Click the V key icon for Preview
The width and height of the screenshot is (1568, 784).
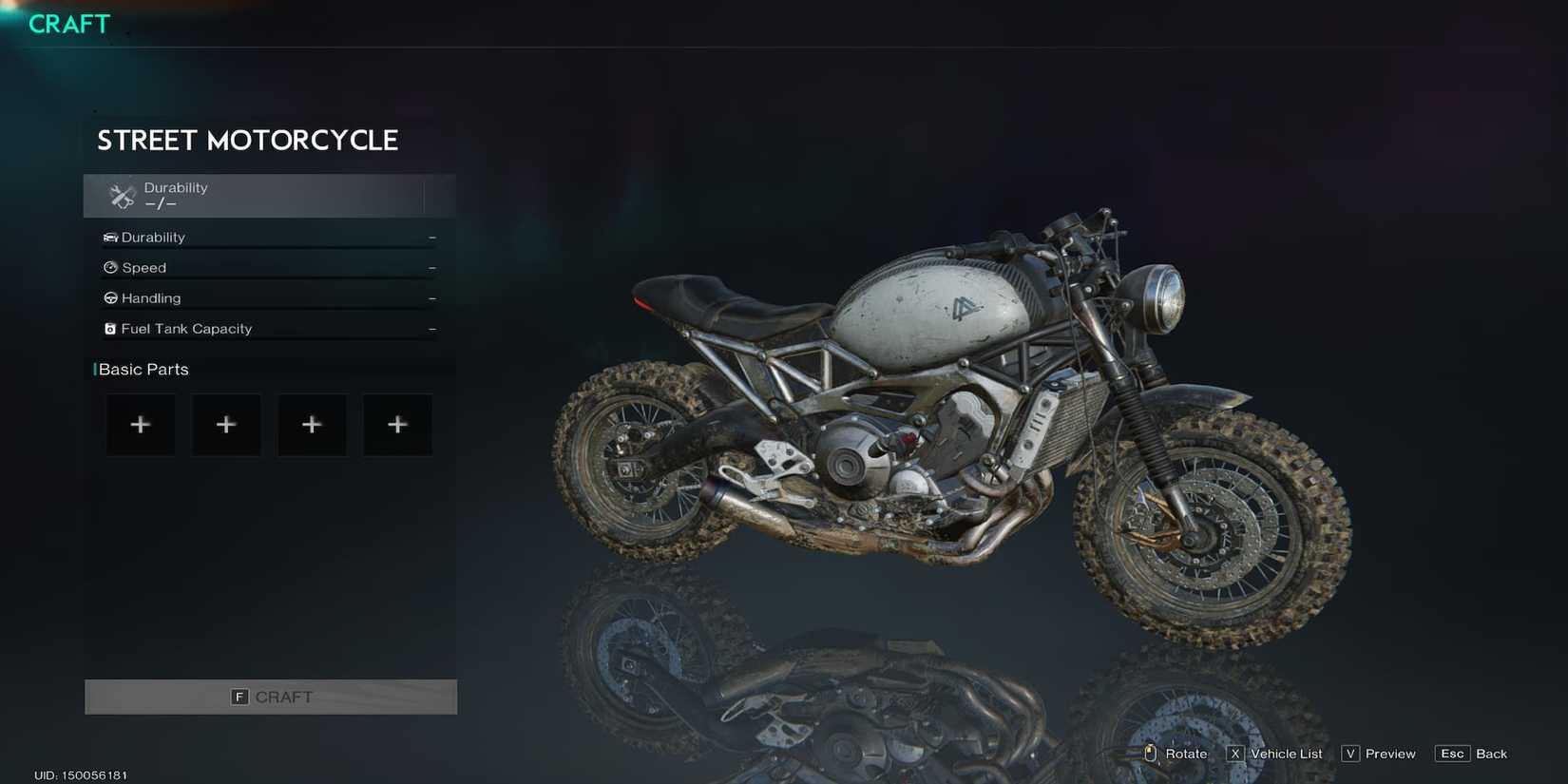coord(1349,753)
